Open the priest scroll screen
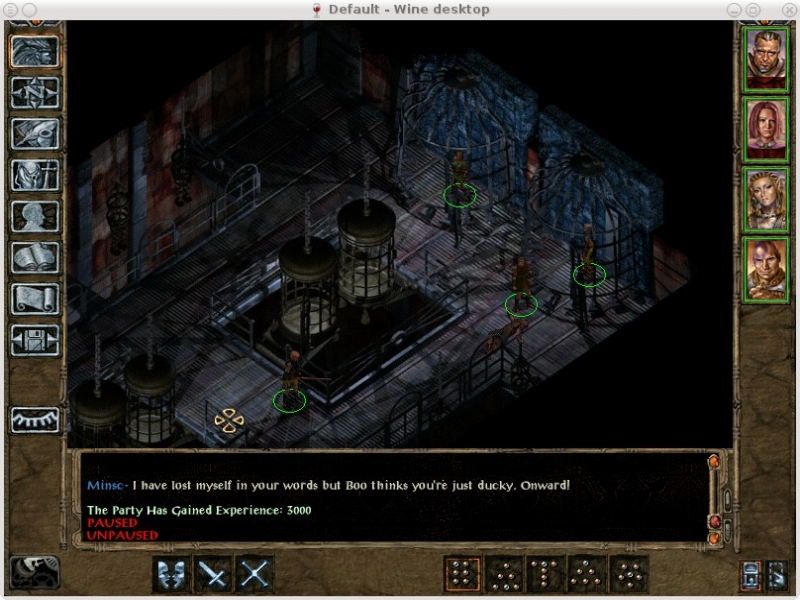This screenshot has width=800, height=600. coord(35,298)
